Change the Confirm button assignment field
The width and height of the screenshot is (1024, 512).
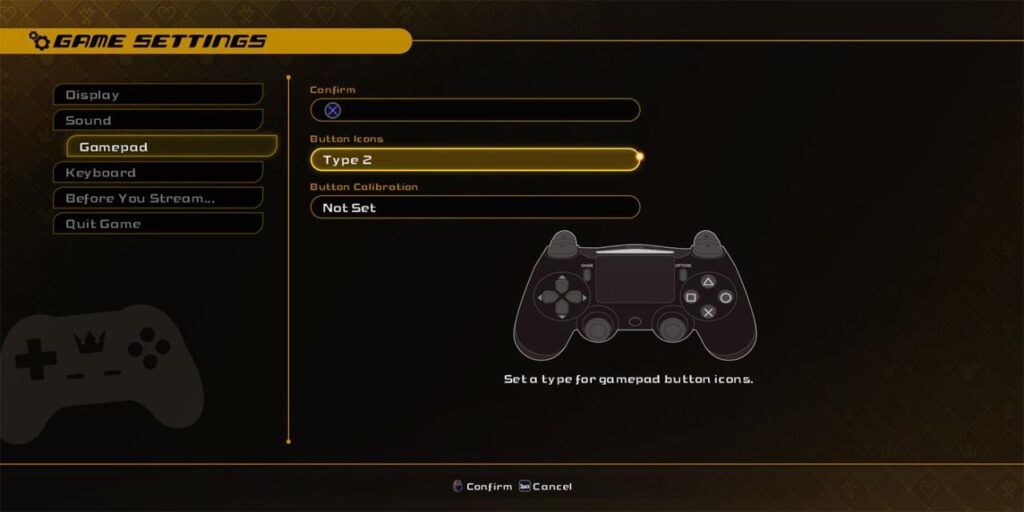[x=475, y=110]
